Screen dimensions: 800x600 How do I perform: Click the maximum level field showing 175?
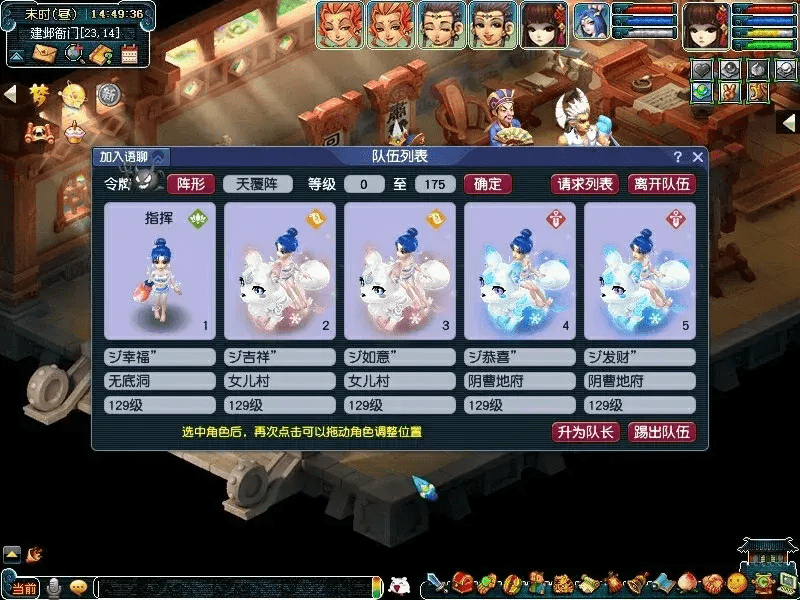[x=434, y=184]
